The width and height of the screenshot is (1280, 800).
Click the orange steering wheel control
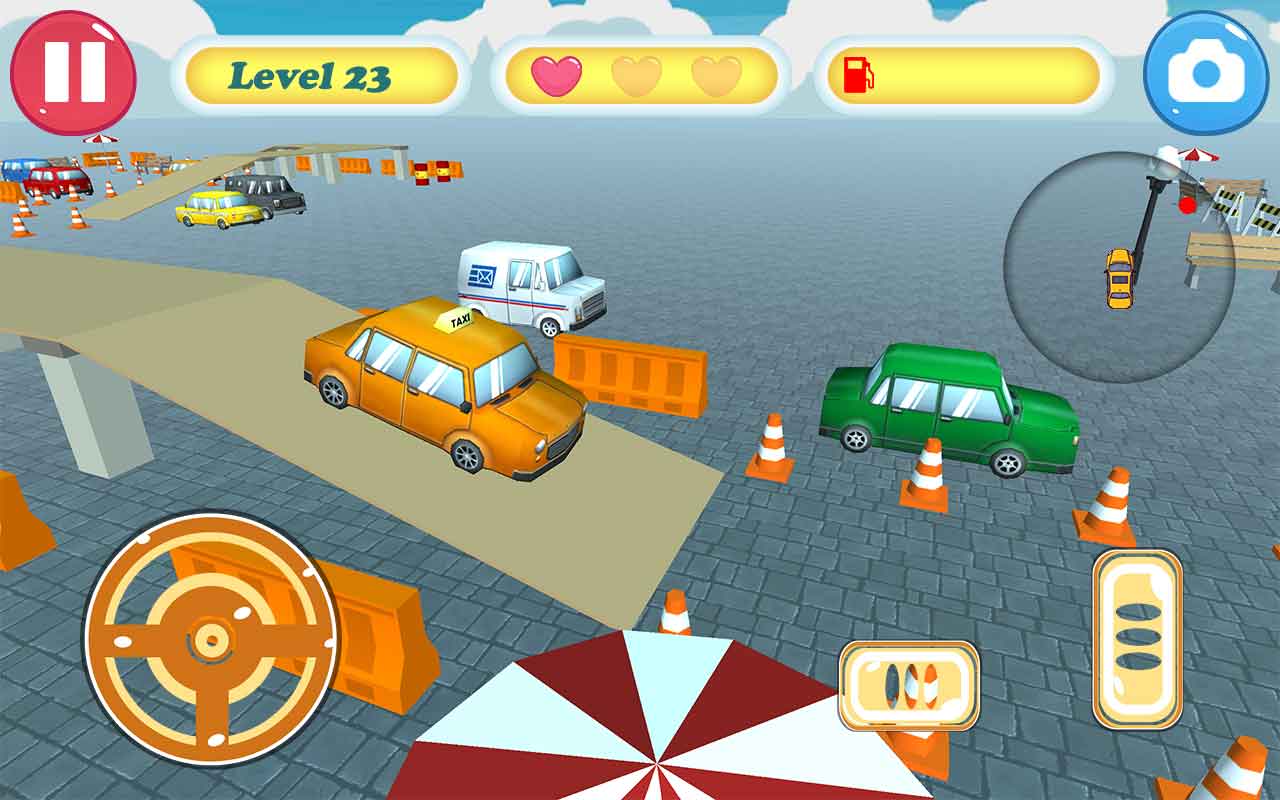click(211, 639)
